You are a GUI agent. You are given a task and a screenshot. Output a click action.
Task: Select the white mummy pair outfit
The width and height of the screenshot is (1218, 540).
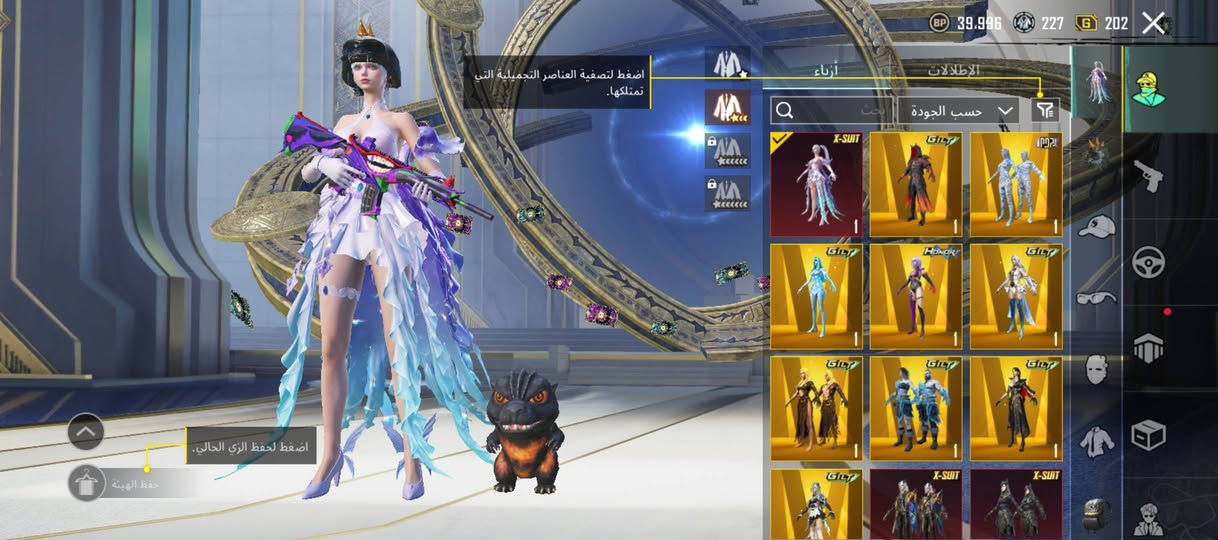(x=1016, y=185)
